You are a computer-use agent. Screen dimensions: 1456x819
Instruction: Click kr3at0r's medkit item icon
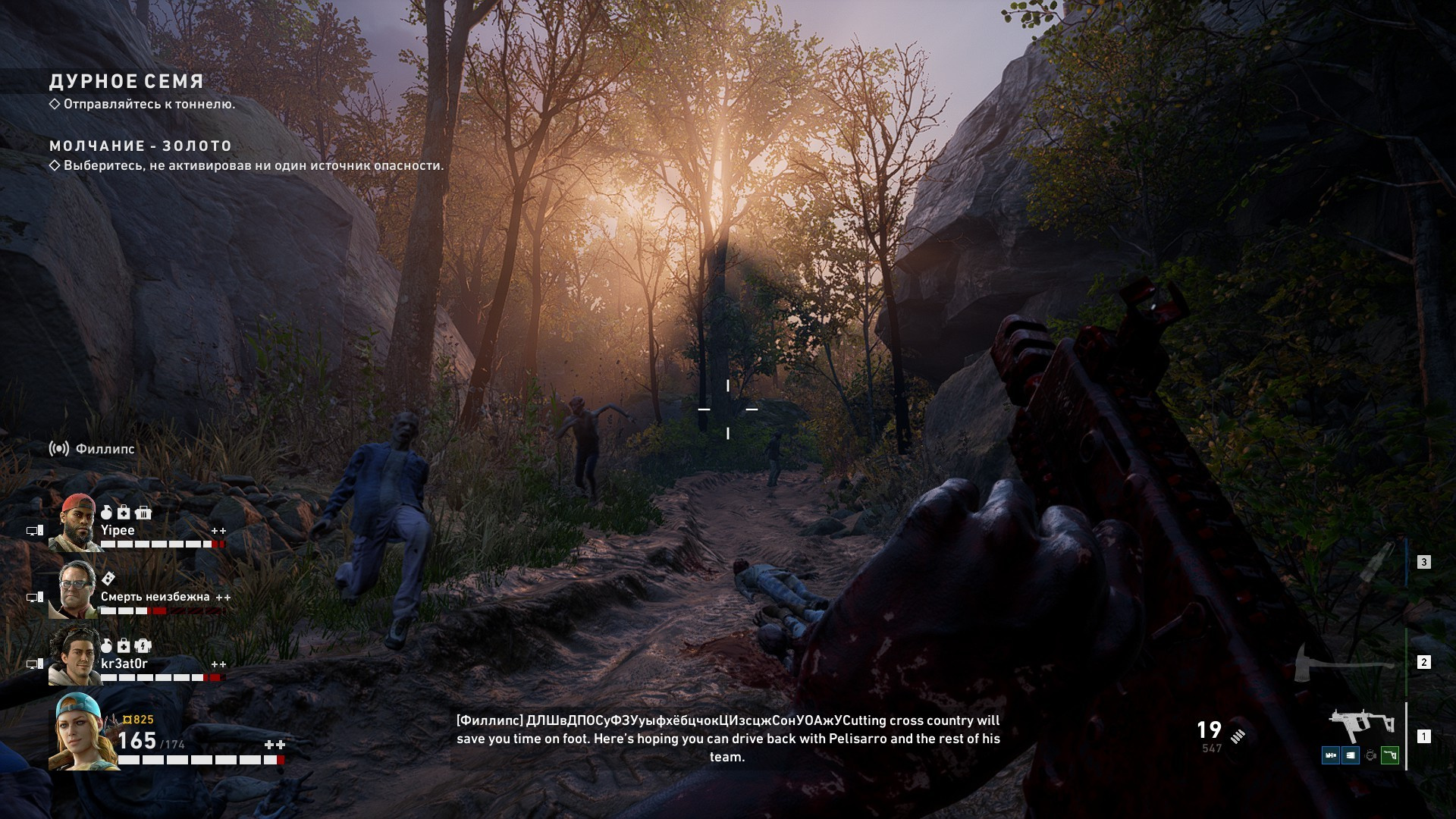tap(124, 646)
